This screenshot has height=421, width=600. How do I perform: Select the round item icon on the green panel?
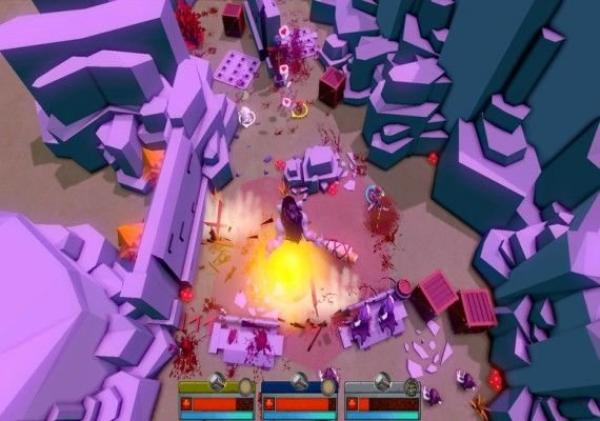(246, 385)
